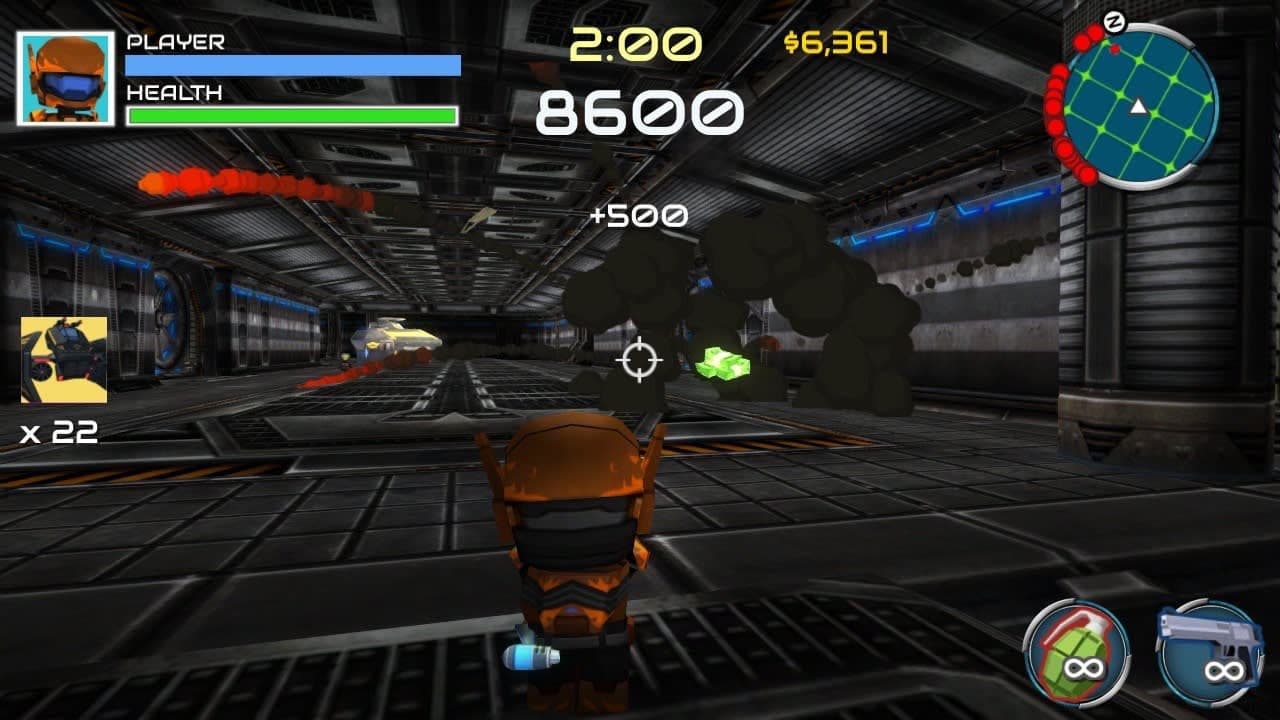Click the crosshair at screen center

(641, 361)
